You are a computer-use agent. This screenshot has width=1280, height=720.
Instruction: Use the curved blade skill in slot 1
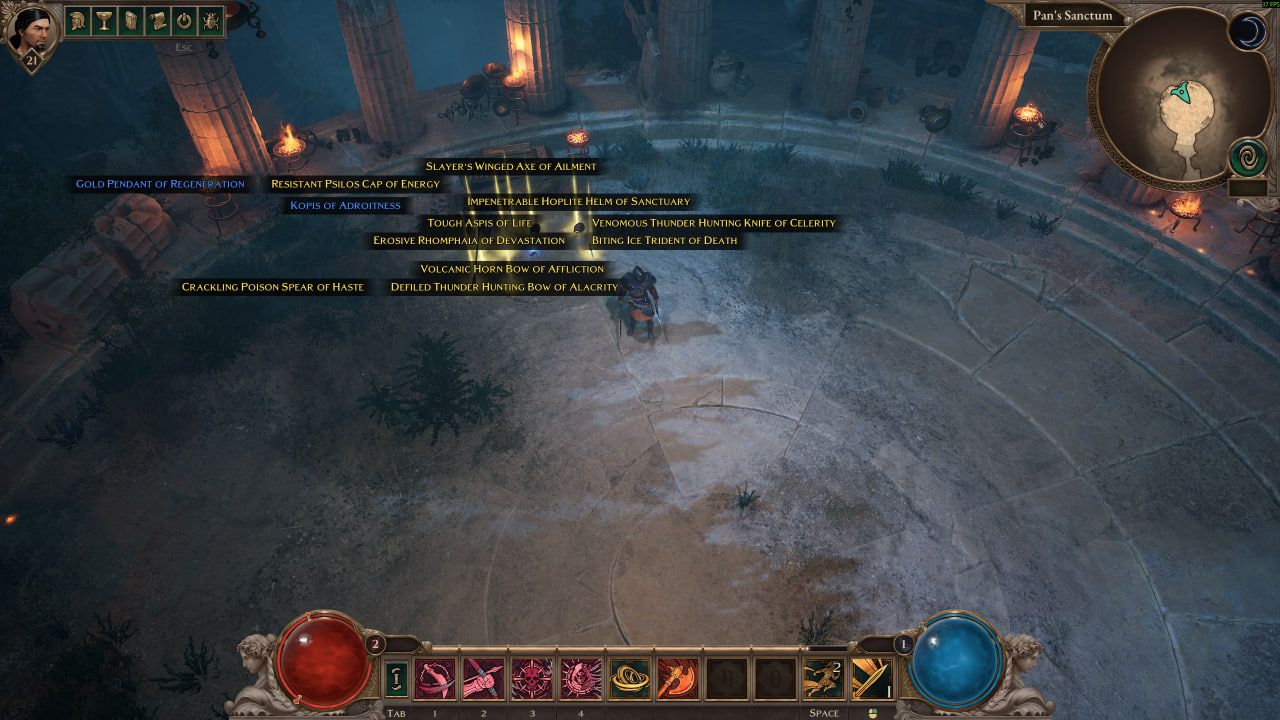[435, 680]
